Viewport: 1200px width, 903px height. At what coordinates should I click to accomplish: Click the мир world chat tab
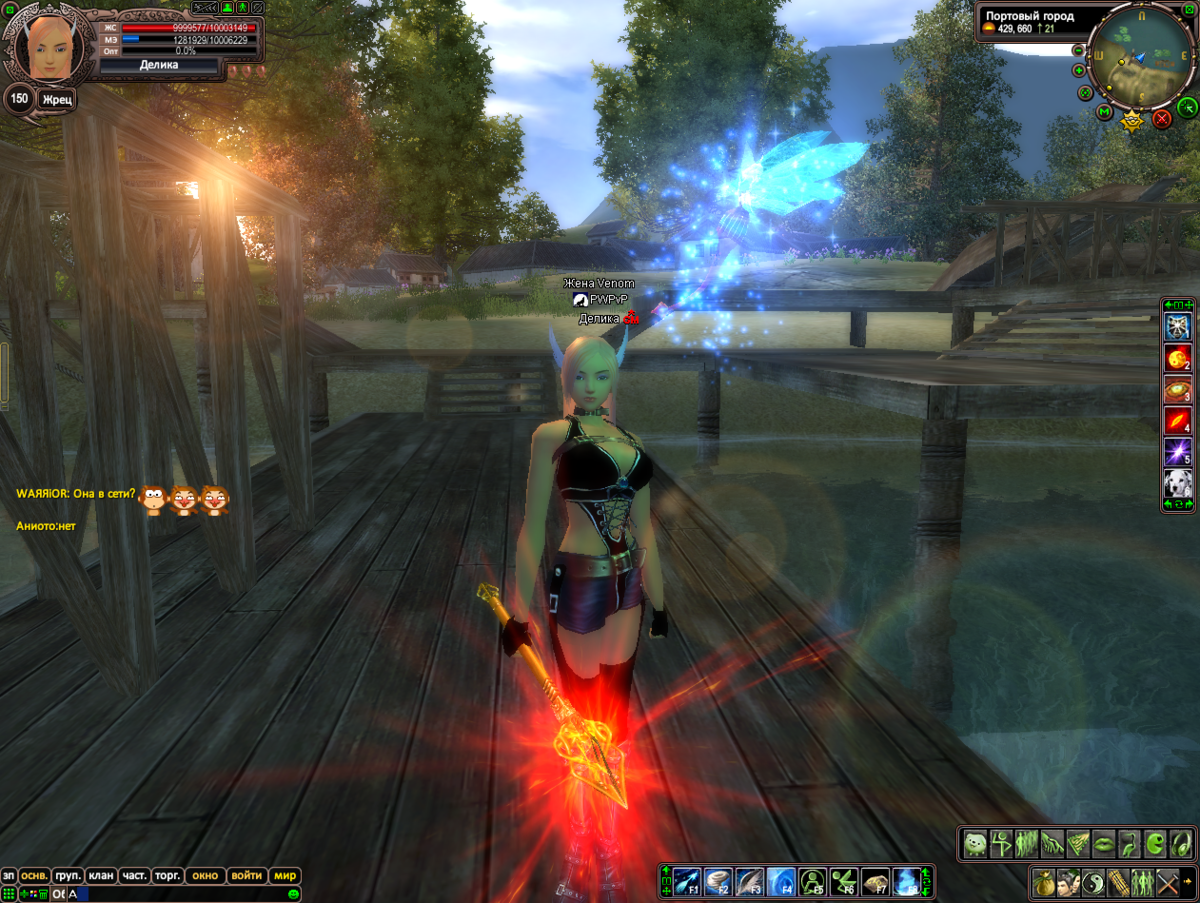(x=286, y=875)
